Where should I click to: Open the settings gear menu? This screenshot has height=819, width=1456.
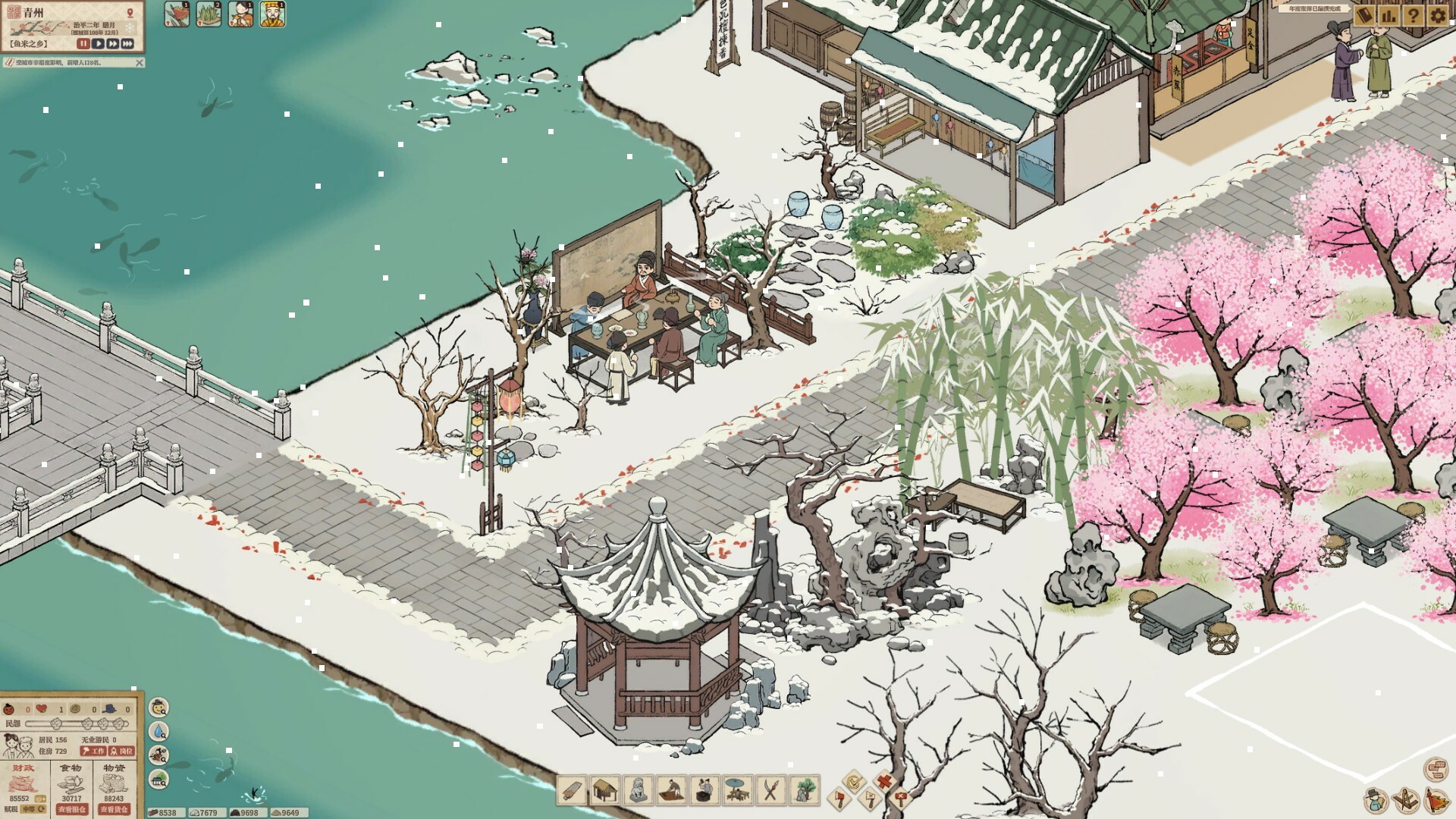(x=1437, y=16)
